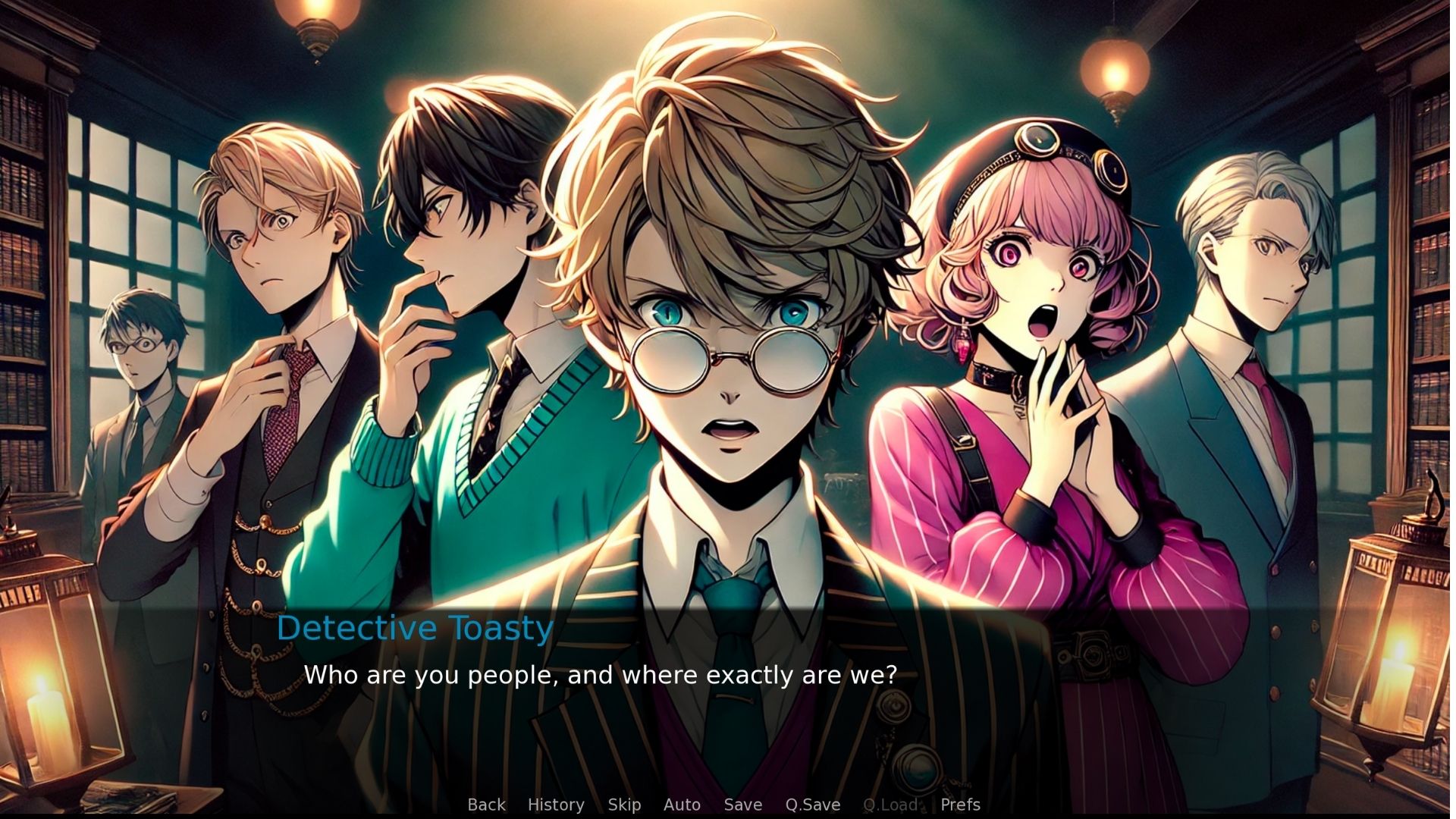
Task: Advance the Detective Toasty dialogue line
Action: tap(599, 675)
